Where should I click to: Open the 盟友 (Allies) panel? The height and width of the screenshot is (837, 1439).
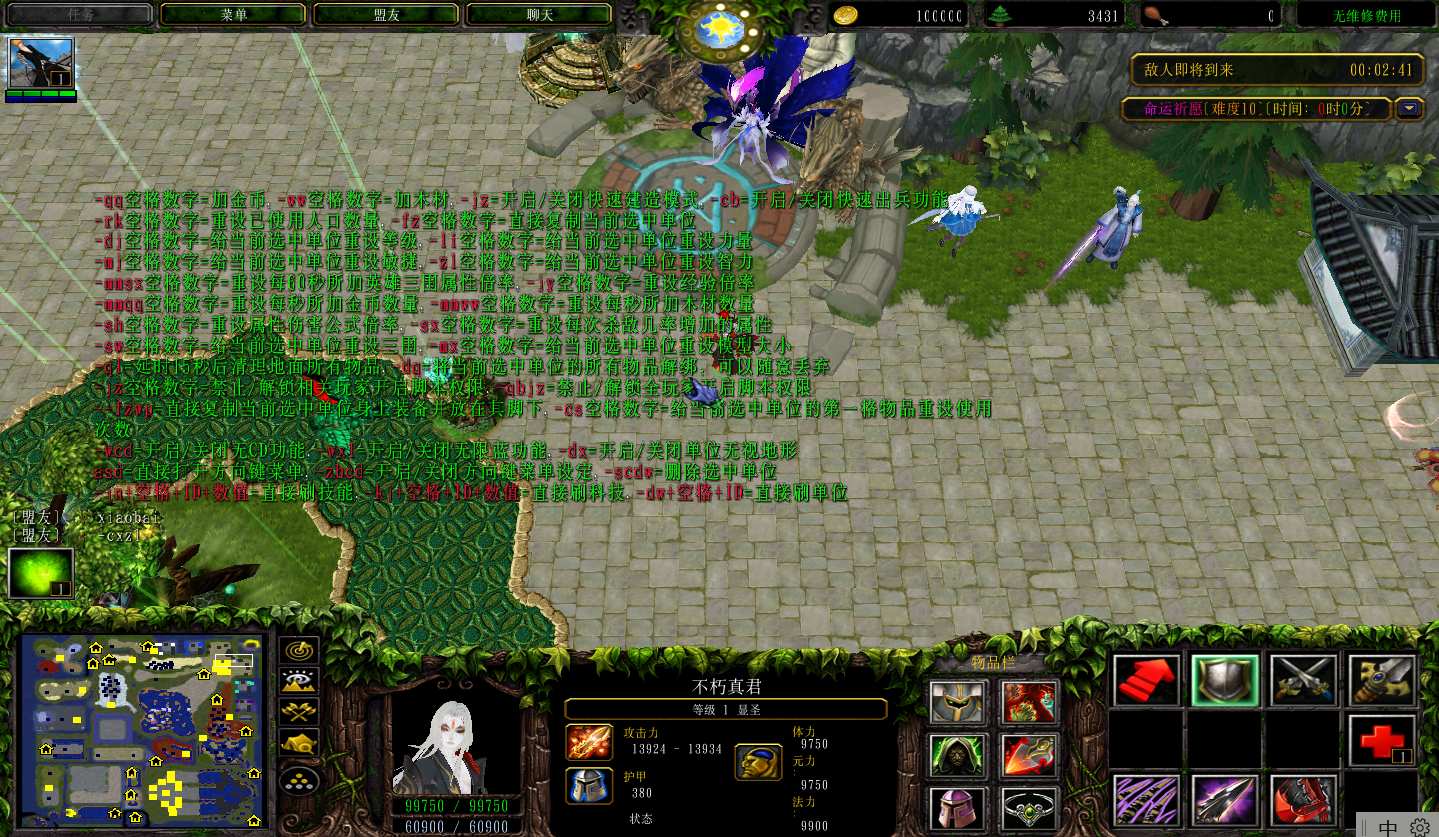386,15
